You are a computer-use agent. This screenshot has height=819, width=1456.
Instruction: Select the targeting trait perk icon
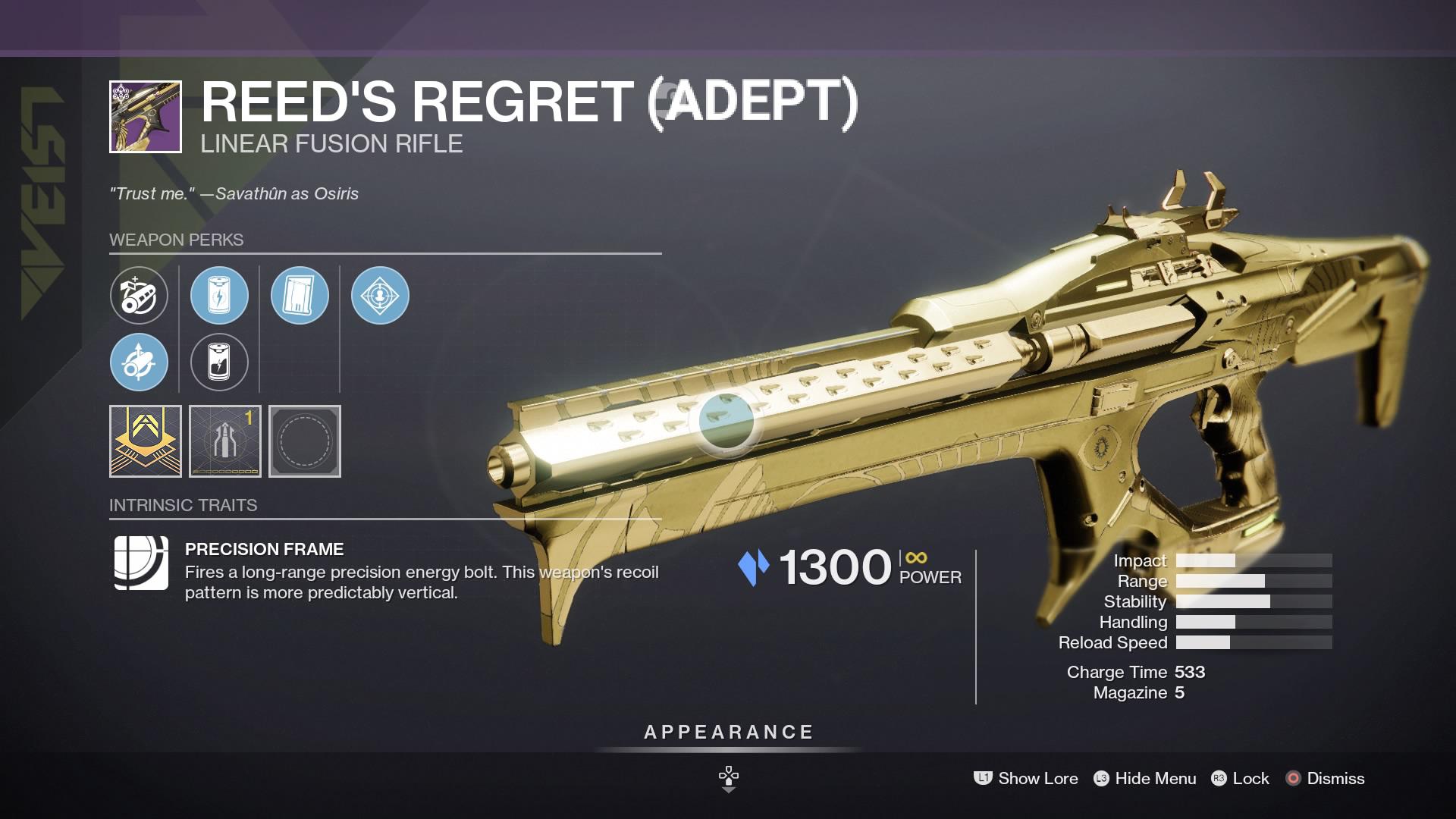pyautogui.click(x=381, y=297)
